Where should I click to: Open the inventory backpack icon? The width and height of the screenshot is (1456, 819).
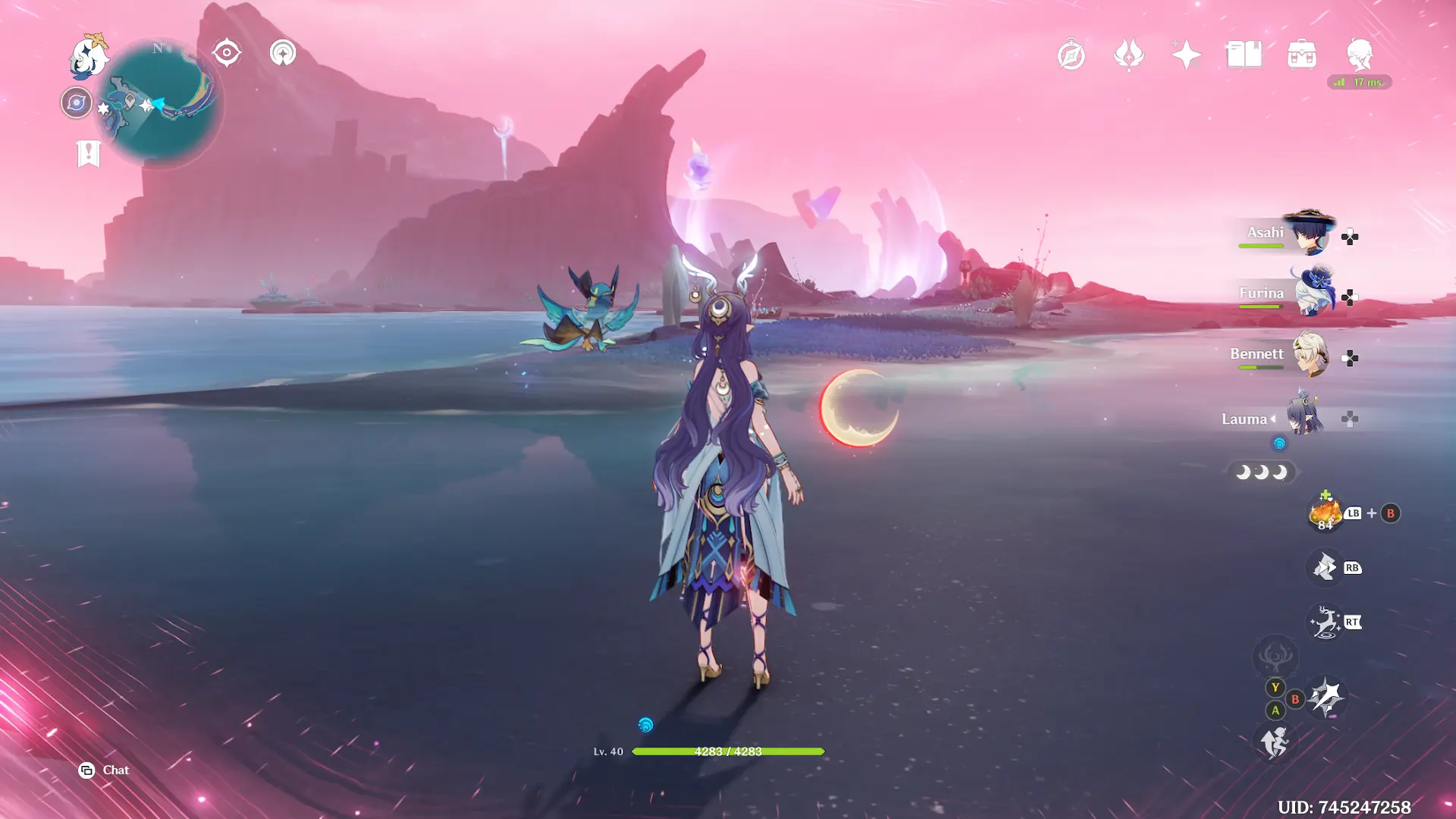pyautogui.click(x=1301, y=55)
